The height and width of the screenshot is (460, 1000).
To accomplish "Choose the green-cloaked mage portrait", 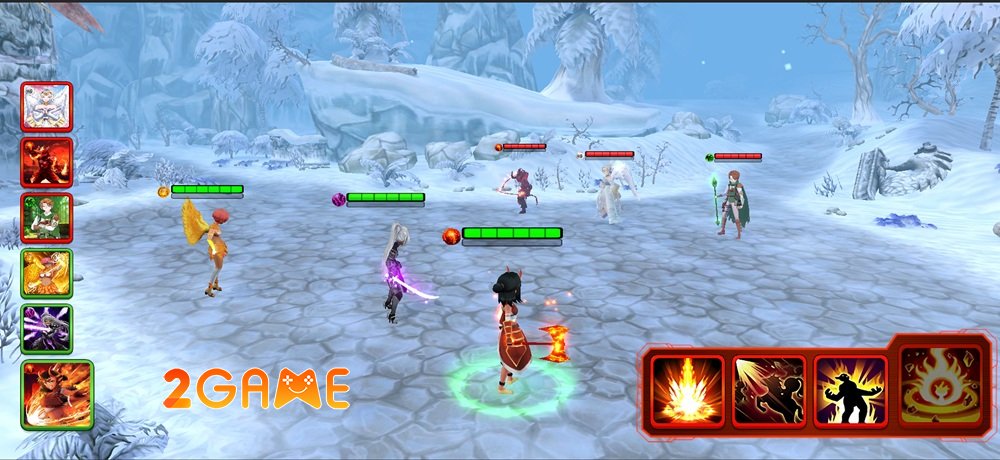I will click(x=47, y=218).
